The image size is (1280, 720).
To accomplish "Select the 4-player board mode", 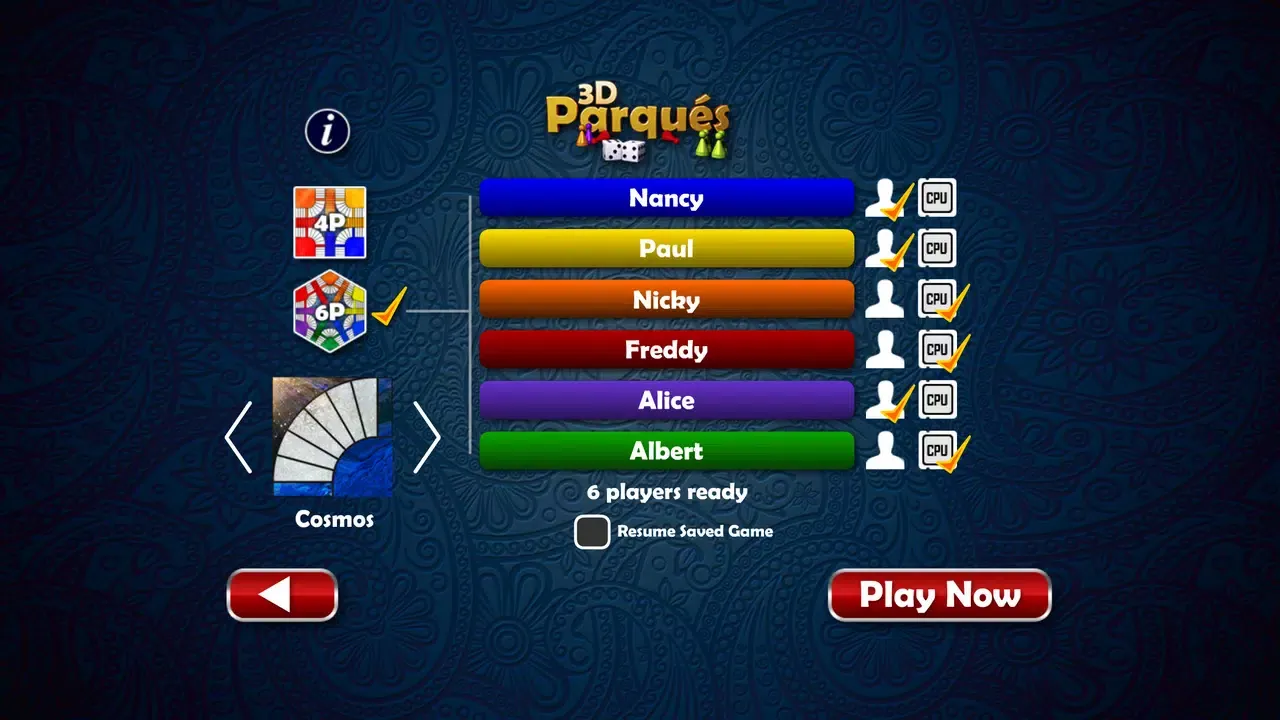I will click(330, 222).
